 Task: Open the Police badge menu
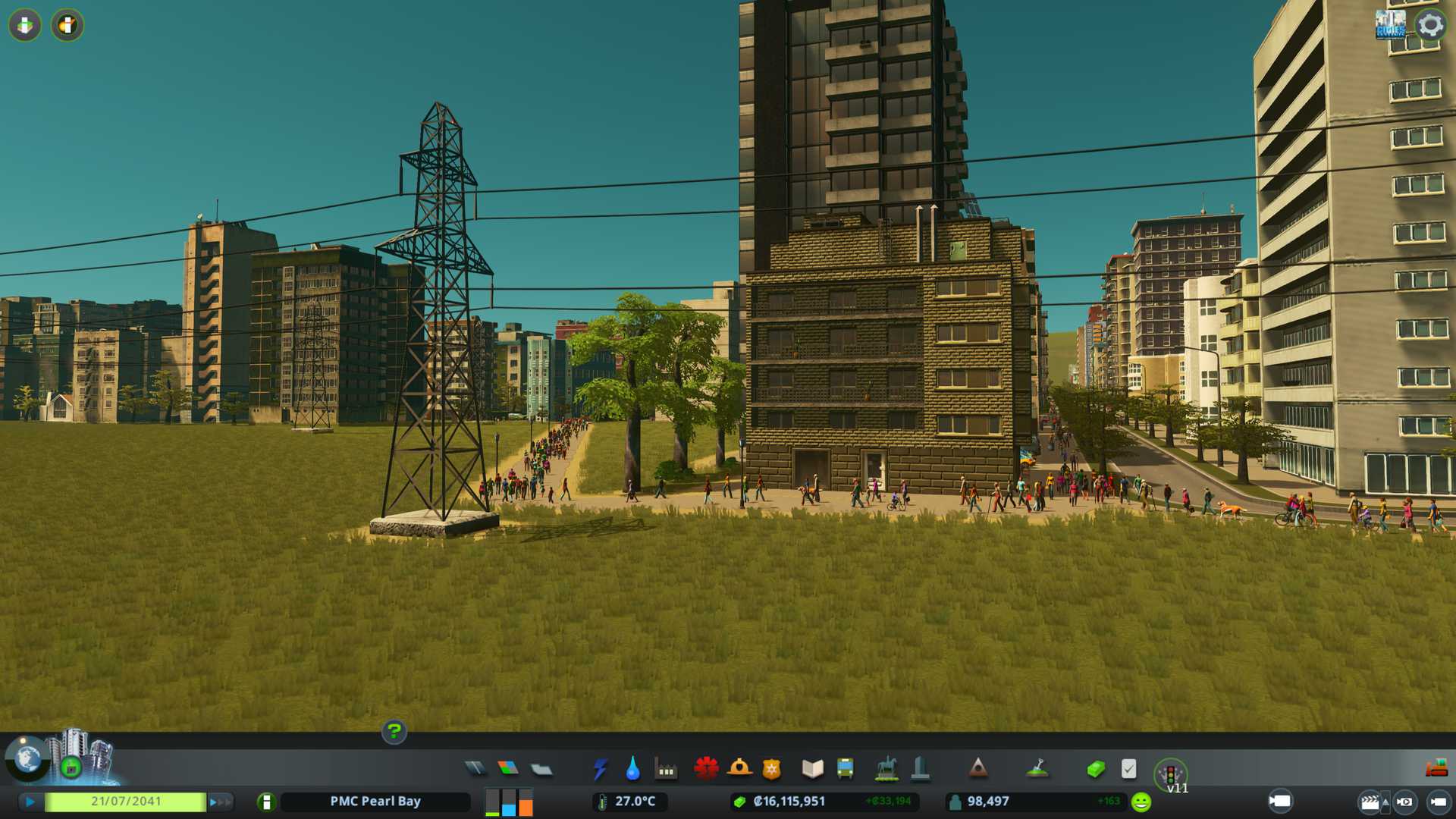[x=771, y=769]
